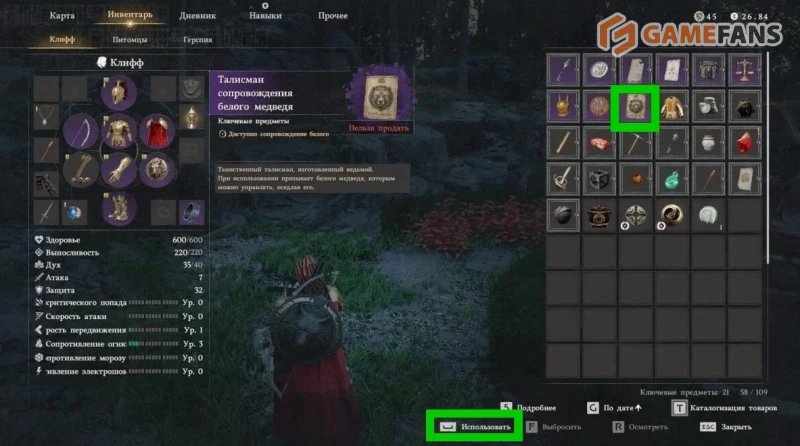Select the pickaxe in inventory
Screen dimensions: 800x446
634,142
